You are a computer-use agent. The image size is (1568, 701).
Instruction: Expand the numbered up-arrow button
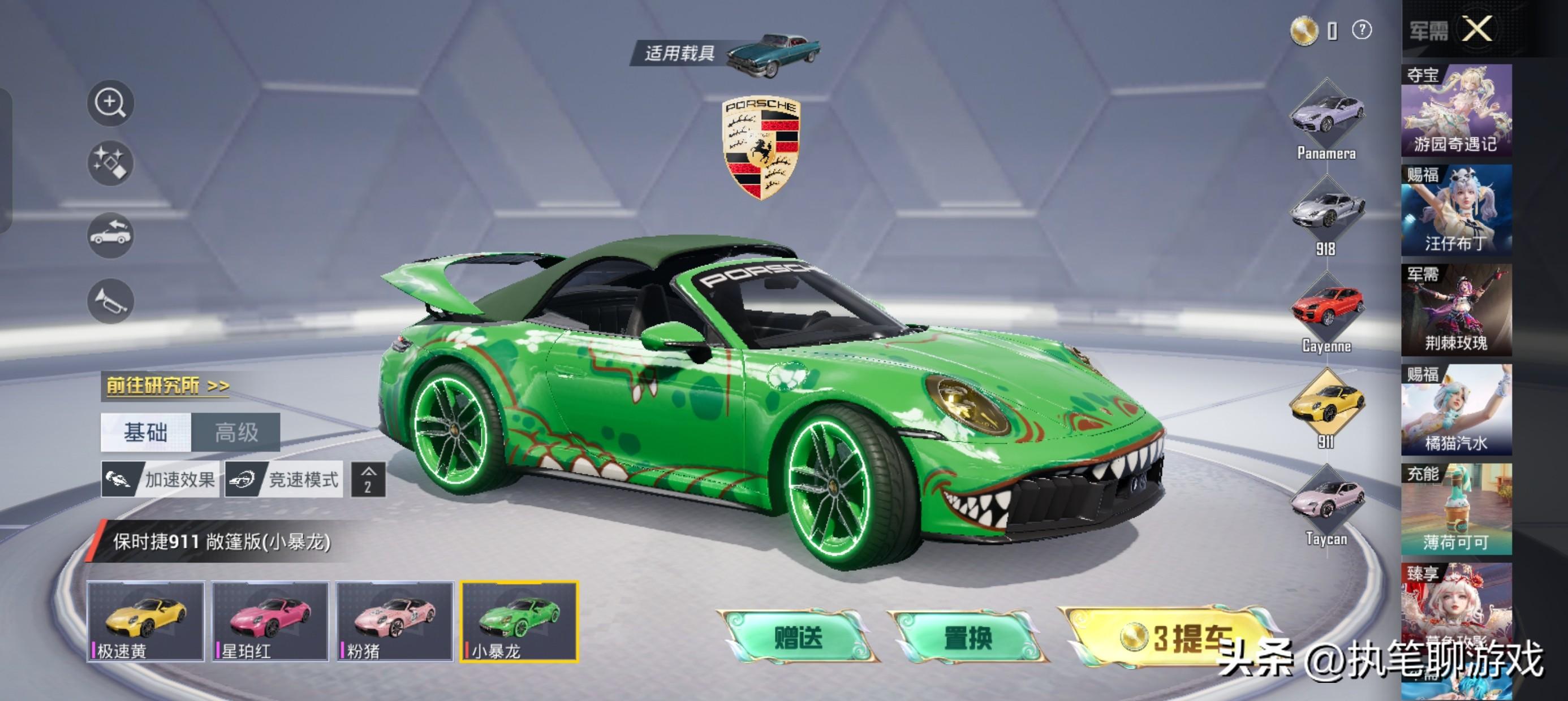tap(368, 480)
